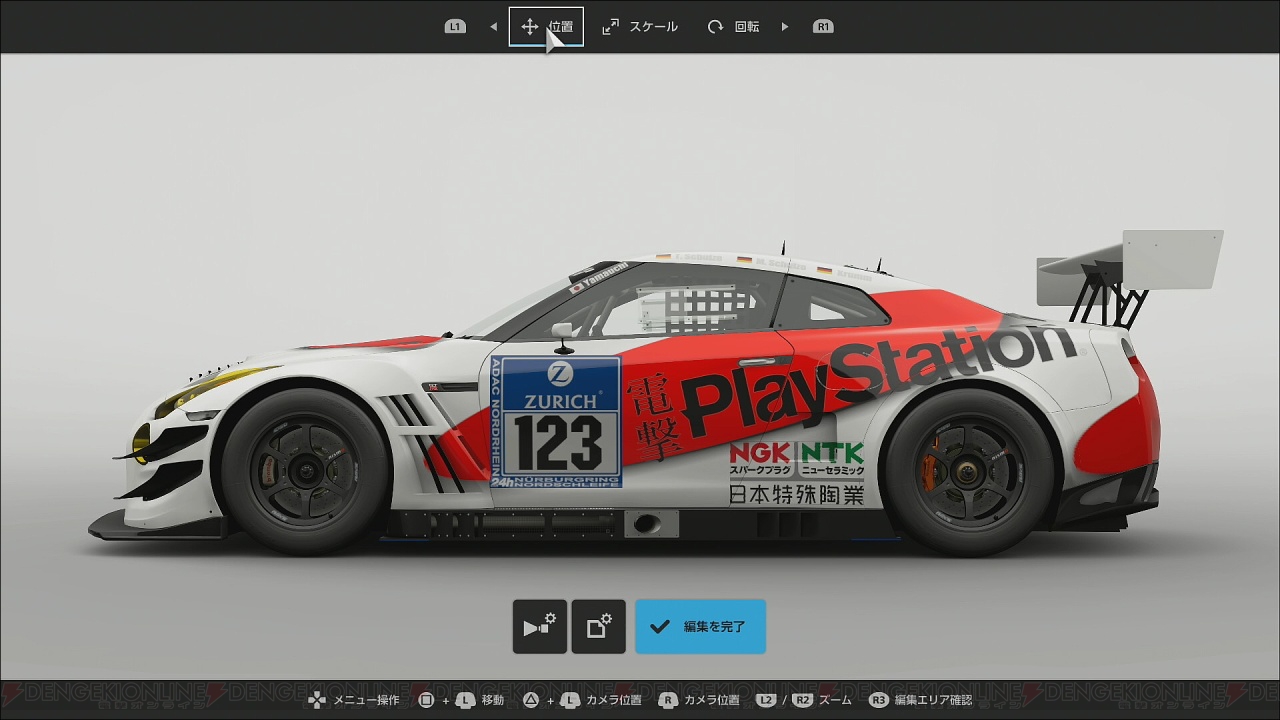
Task: Click the L1 shoulder button indicator
Action: [x=455, y=26]
